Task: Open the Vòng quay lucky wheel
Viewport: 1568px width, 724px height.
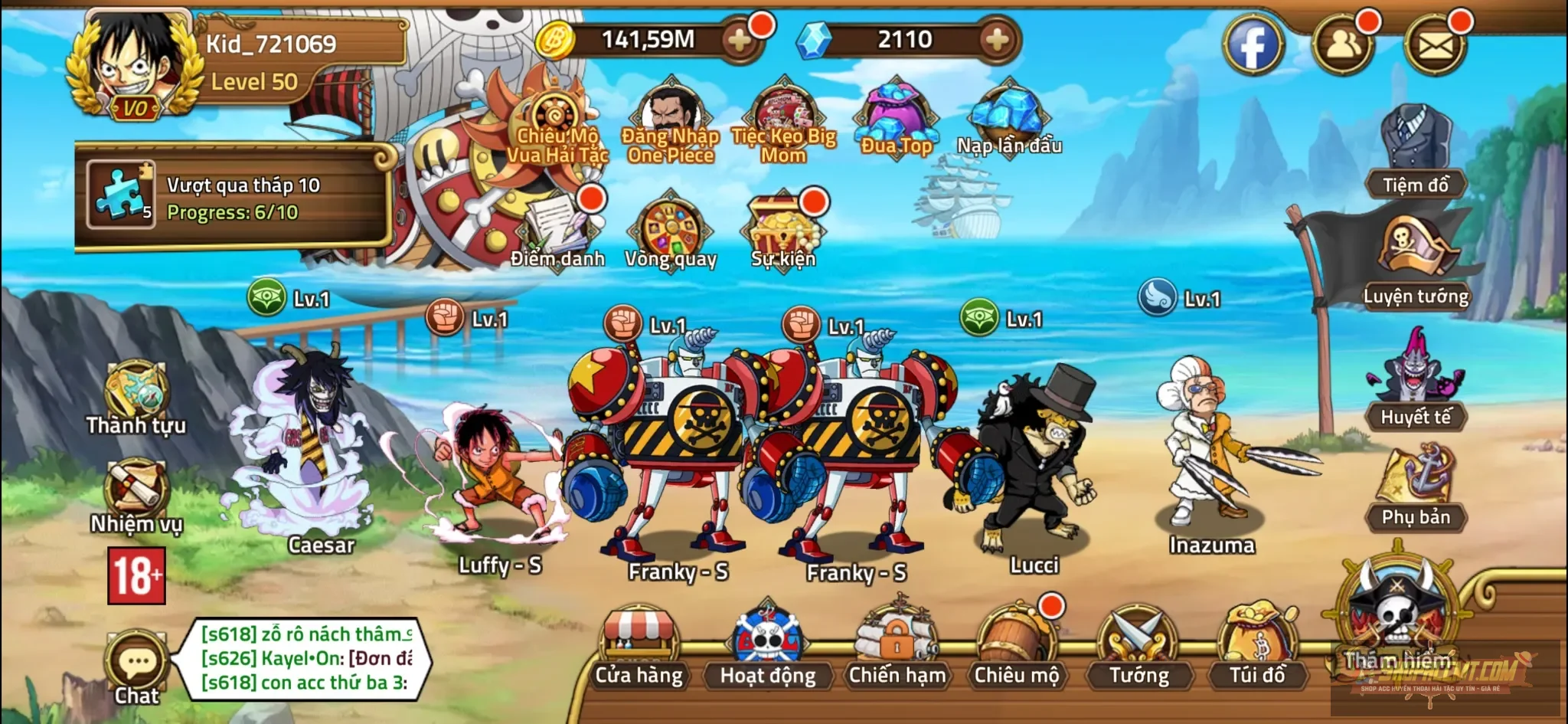Action: coord(670,231)
